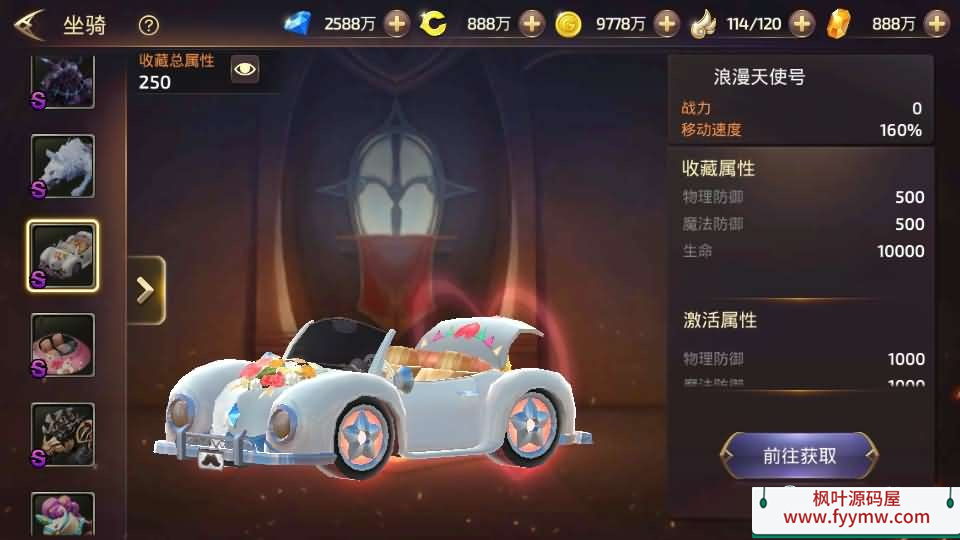
Task: Refill stamina with the plus next to 114/120
Action: [802, 23]
